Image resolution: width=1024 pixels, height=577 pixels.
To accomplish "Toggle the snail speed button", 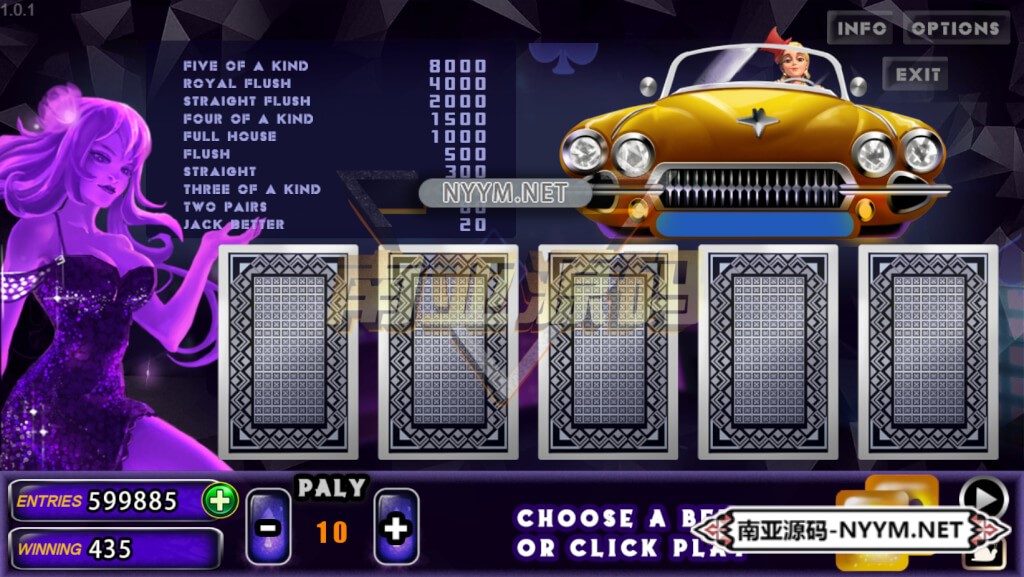I will point(984,553).
